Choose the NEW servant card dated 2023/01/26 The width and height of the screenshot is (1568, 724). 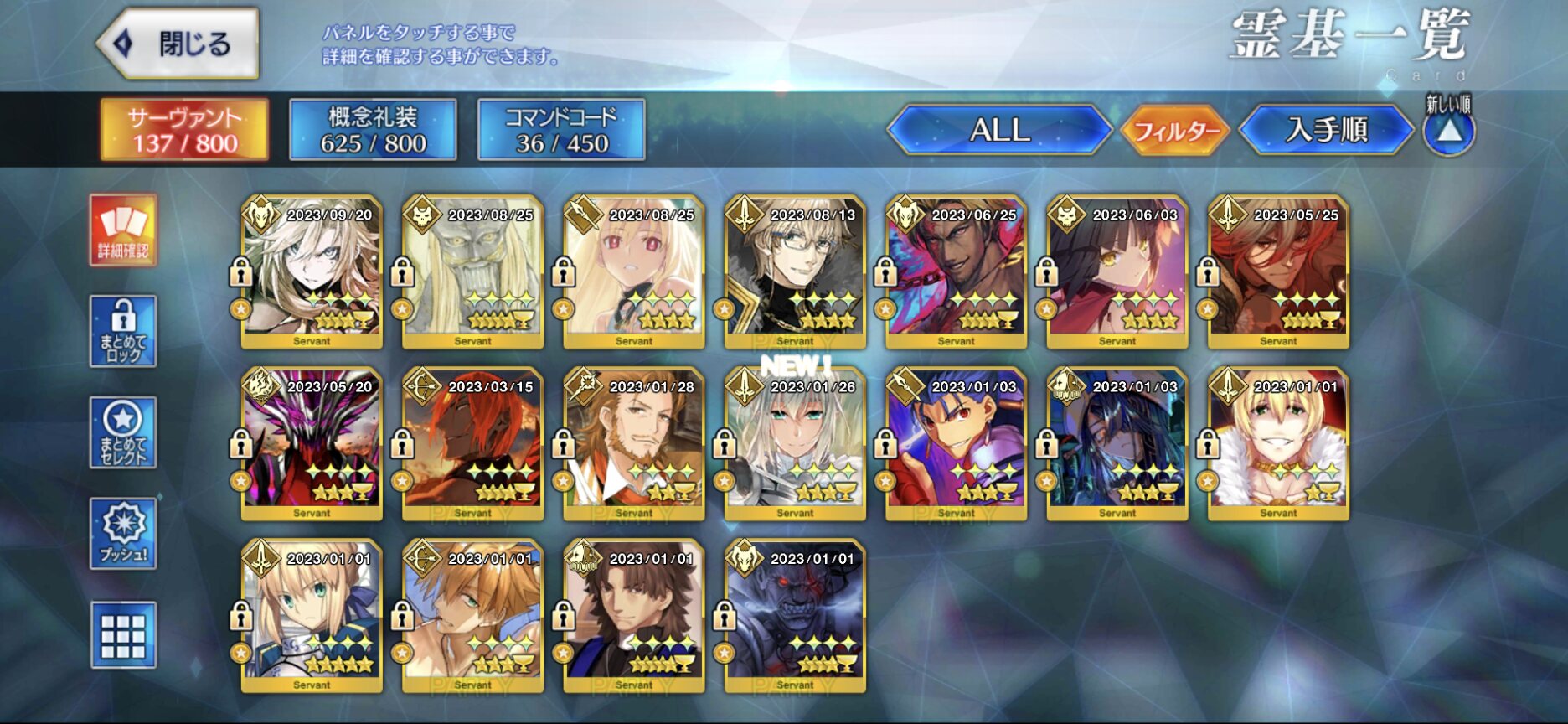(x=795, y=444)
